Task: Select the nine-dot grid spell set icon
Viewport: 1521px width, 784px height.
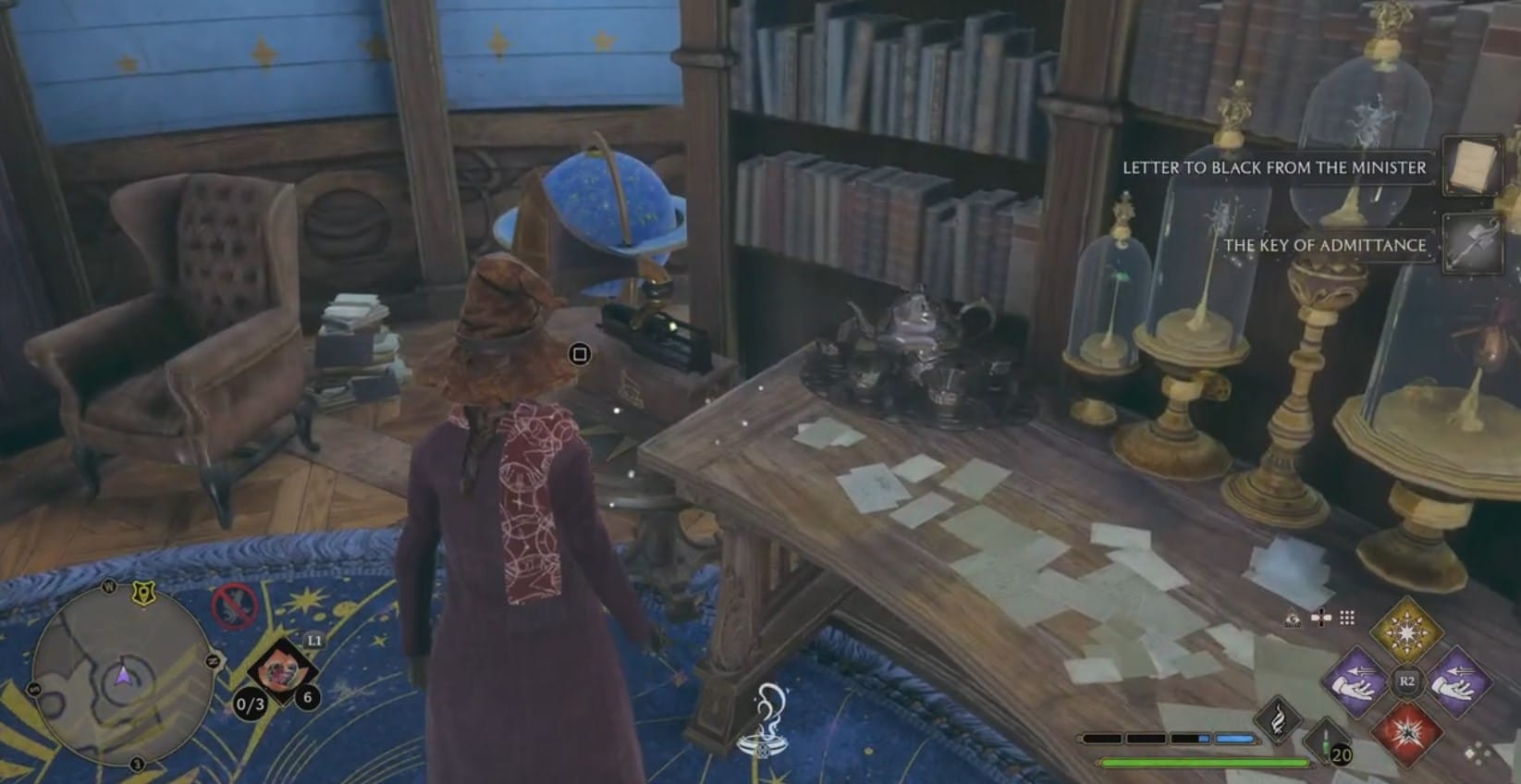Action: tap(1347, 618)
